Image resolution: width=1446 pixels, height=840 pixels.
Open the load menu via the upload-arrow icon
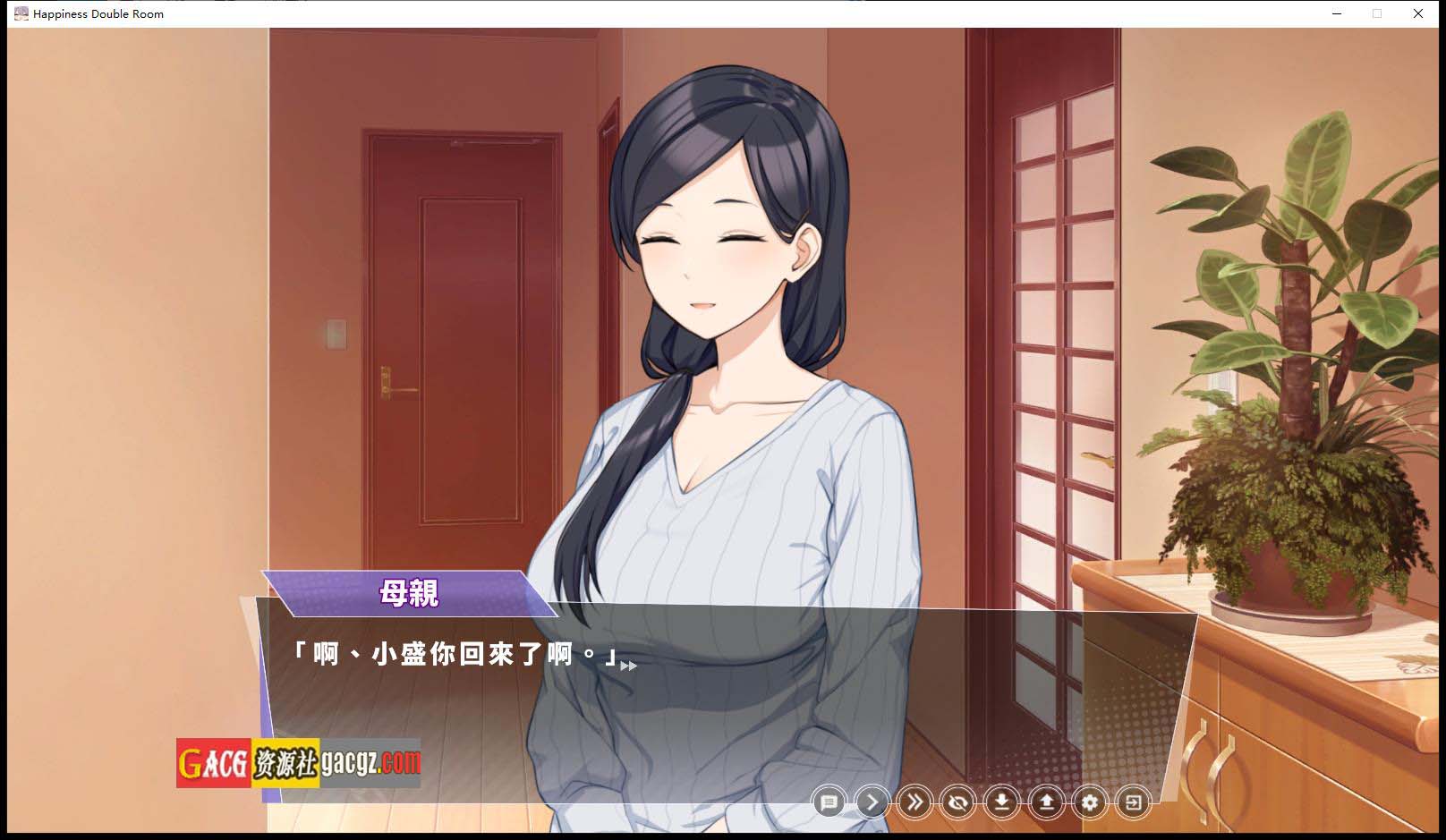[x=1046, y=802]
